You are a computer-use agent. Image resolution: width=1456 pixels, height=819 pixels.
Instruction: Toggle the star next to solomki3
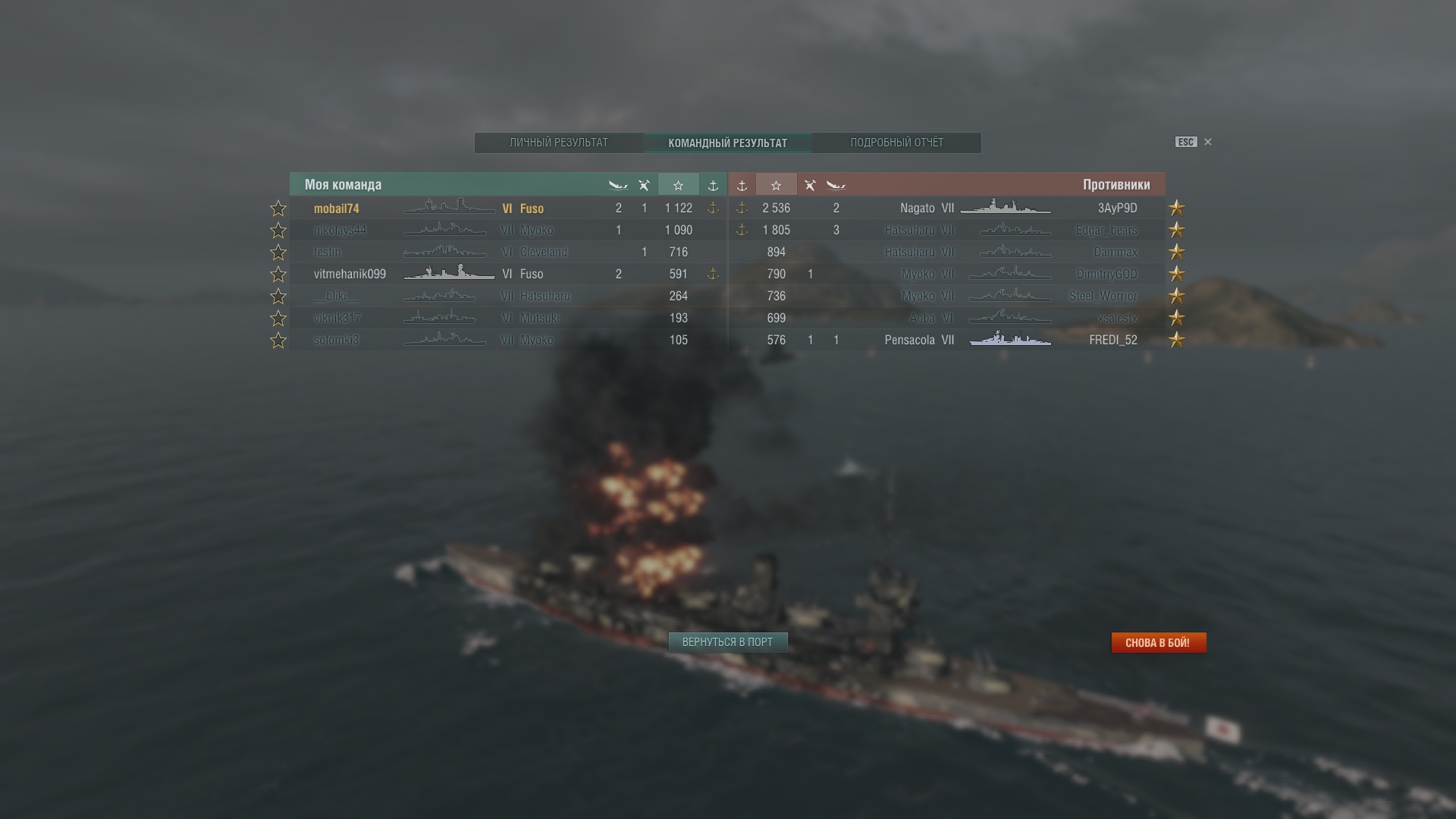pyautogui.click(x=278, y=340)
